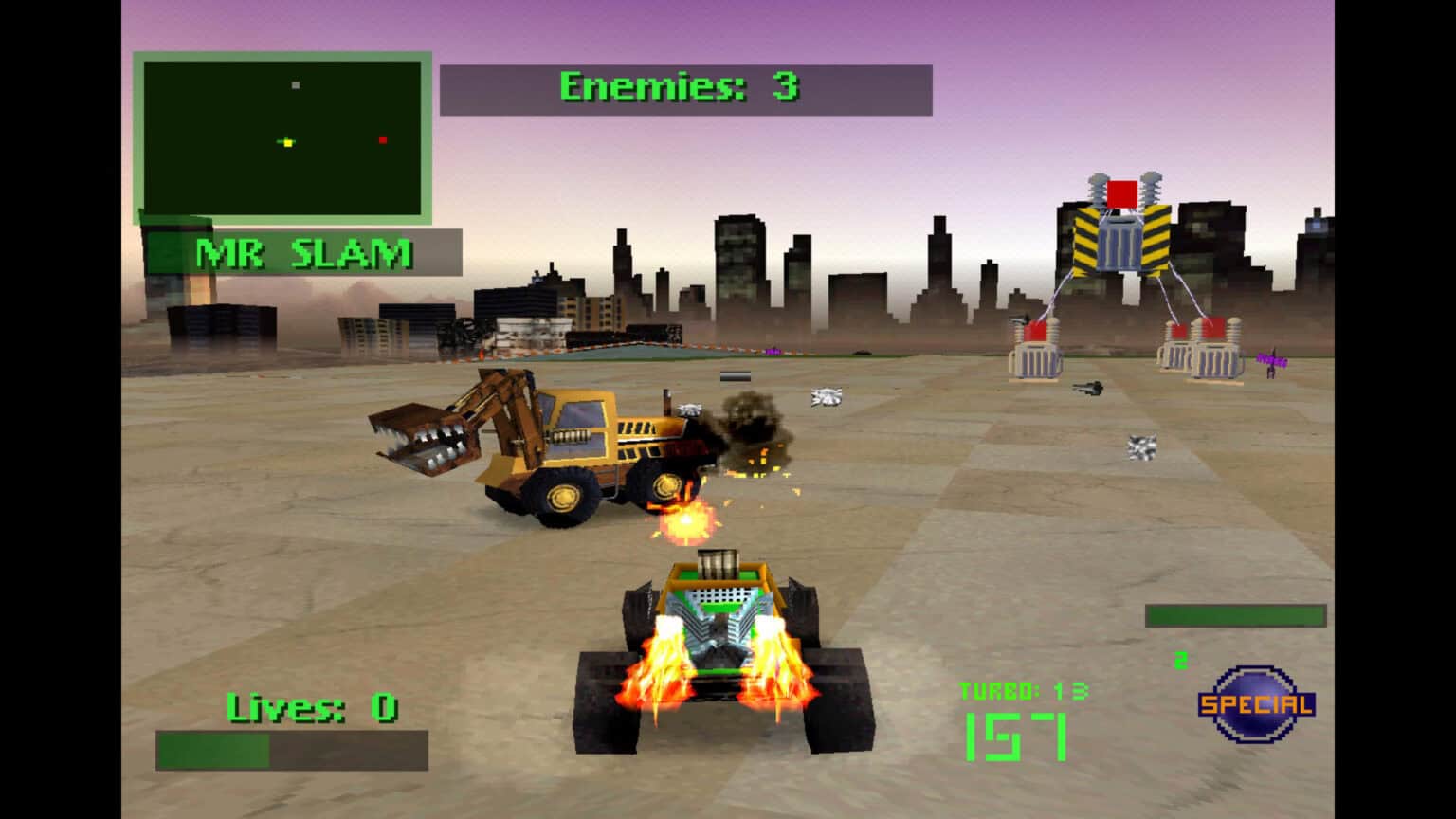Collapse the Special ammo counter

(1180, 662)
